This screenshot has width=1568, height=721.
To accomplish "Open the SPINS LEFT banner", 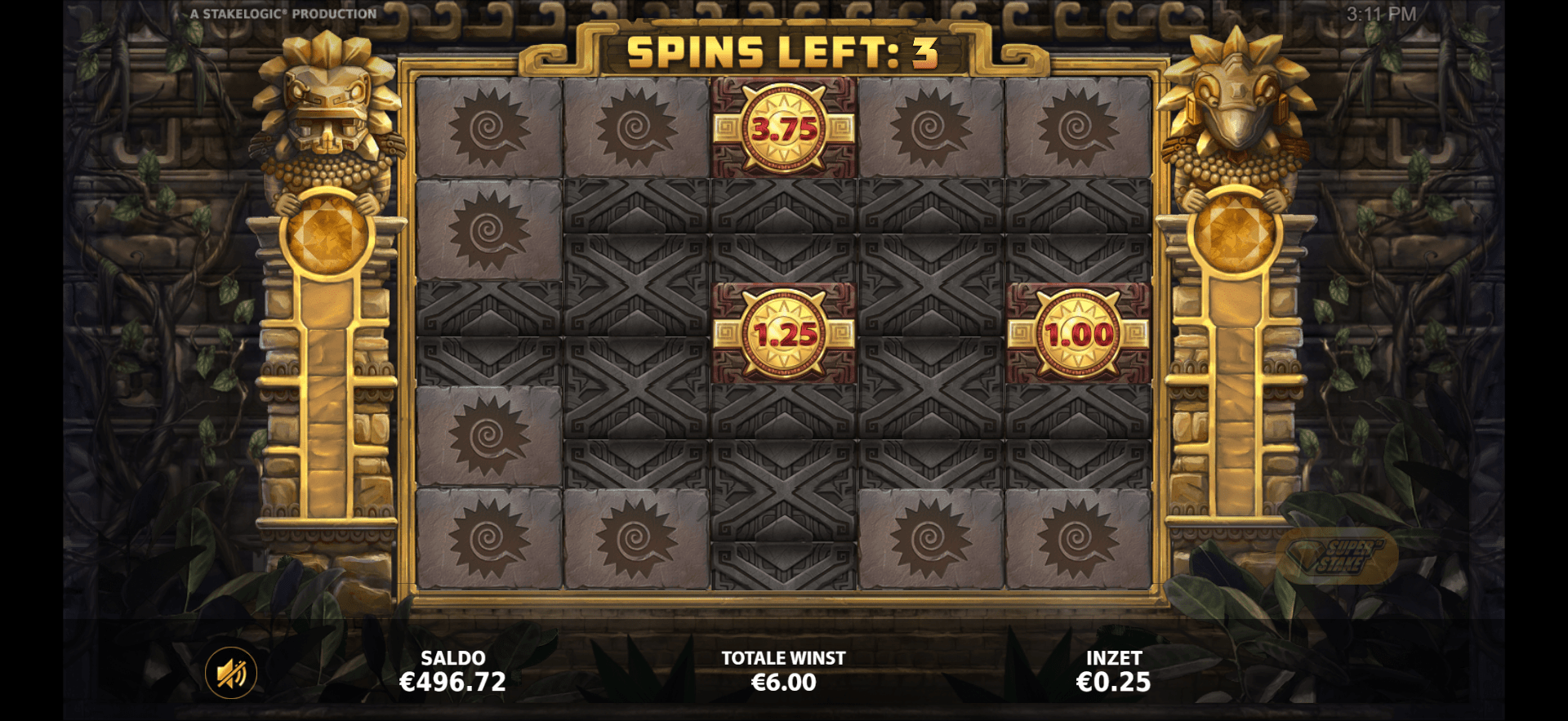I will [x=782, y=51].
